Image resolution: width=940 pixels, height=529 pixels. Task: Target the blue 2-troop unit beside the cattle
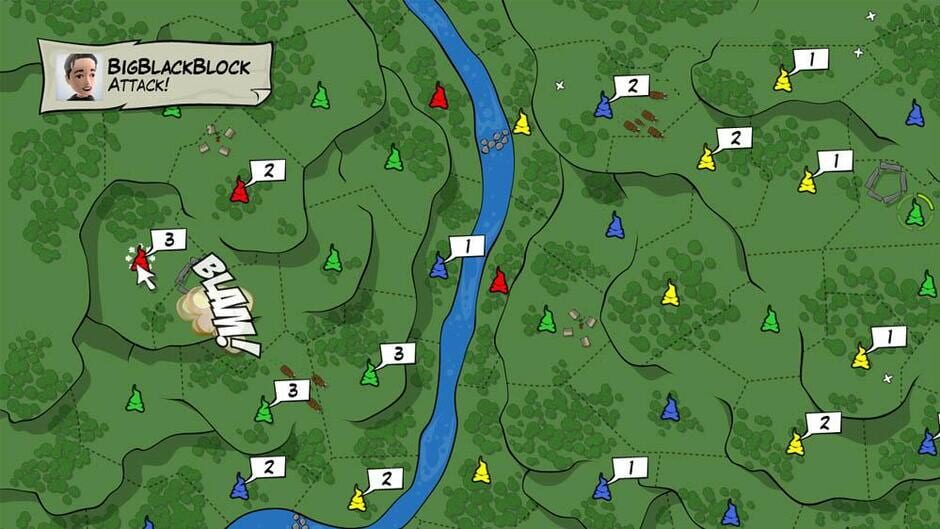pos(603,105)
